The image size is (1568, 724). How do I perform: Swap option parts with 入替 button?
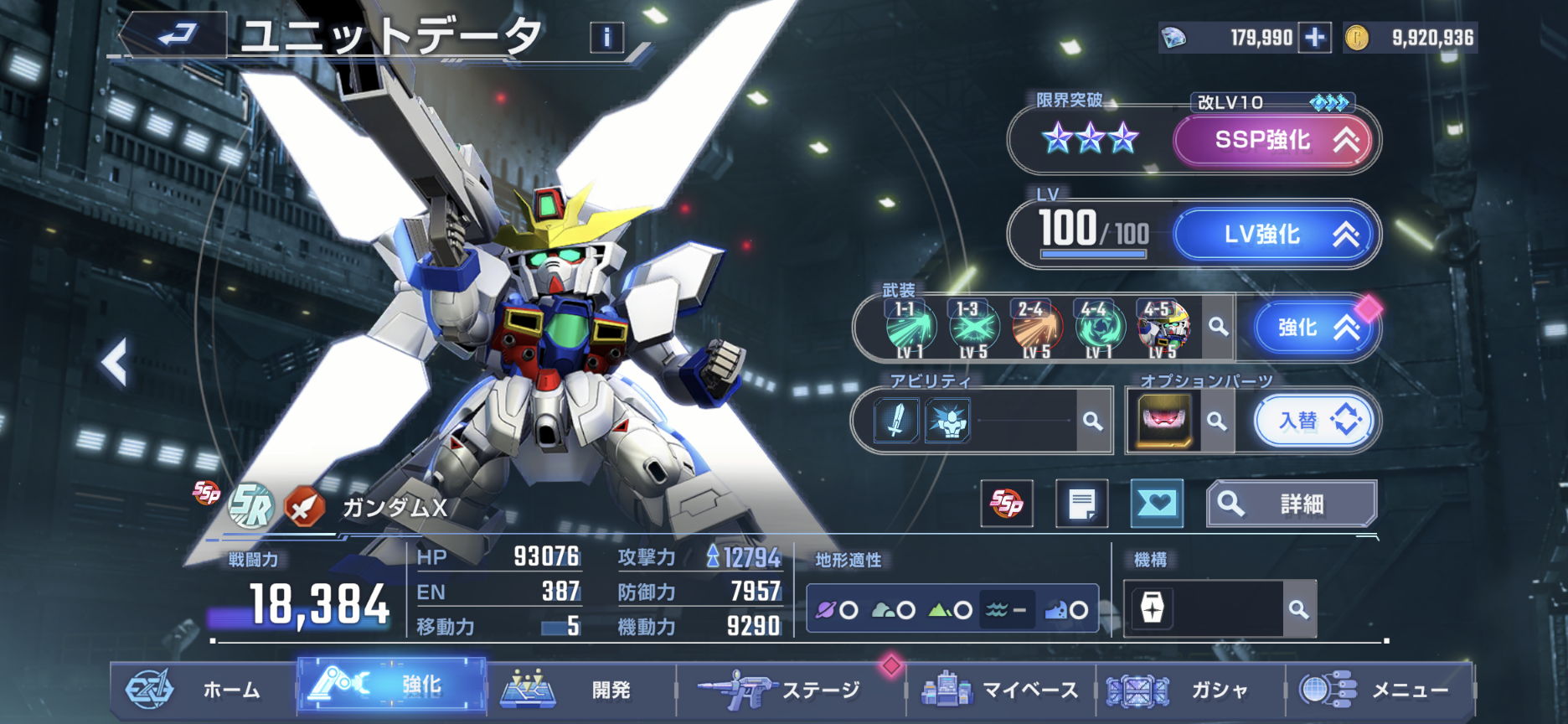(x=1313, y=420)
